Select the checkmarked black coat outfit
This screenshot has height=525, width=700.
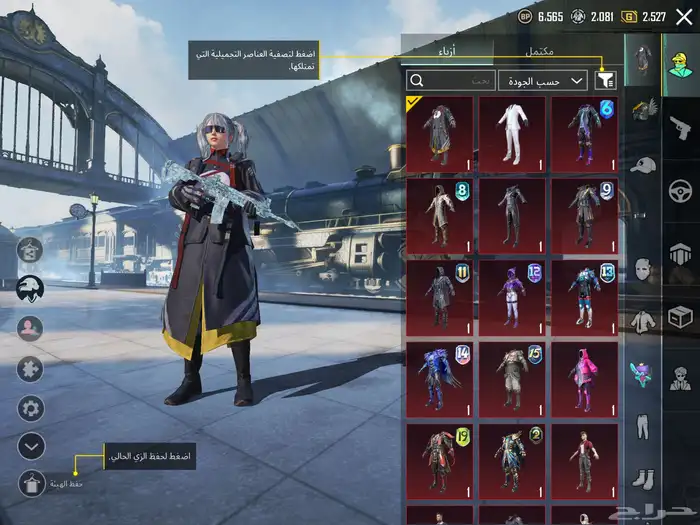[x=439, y=133]
